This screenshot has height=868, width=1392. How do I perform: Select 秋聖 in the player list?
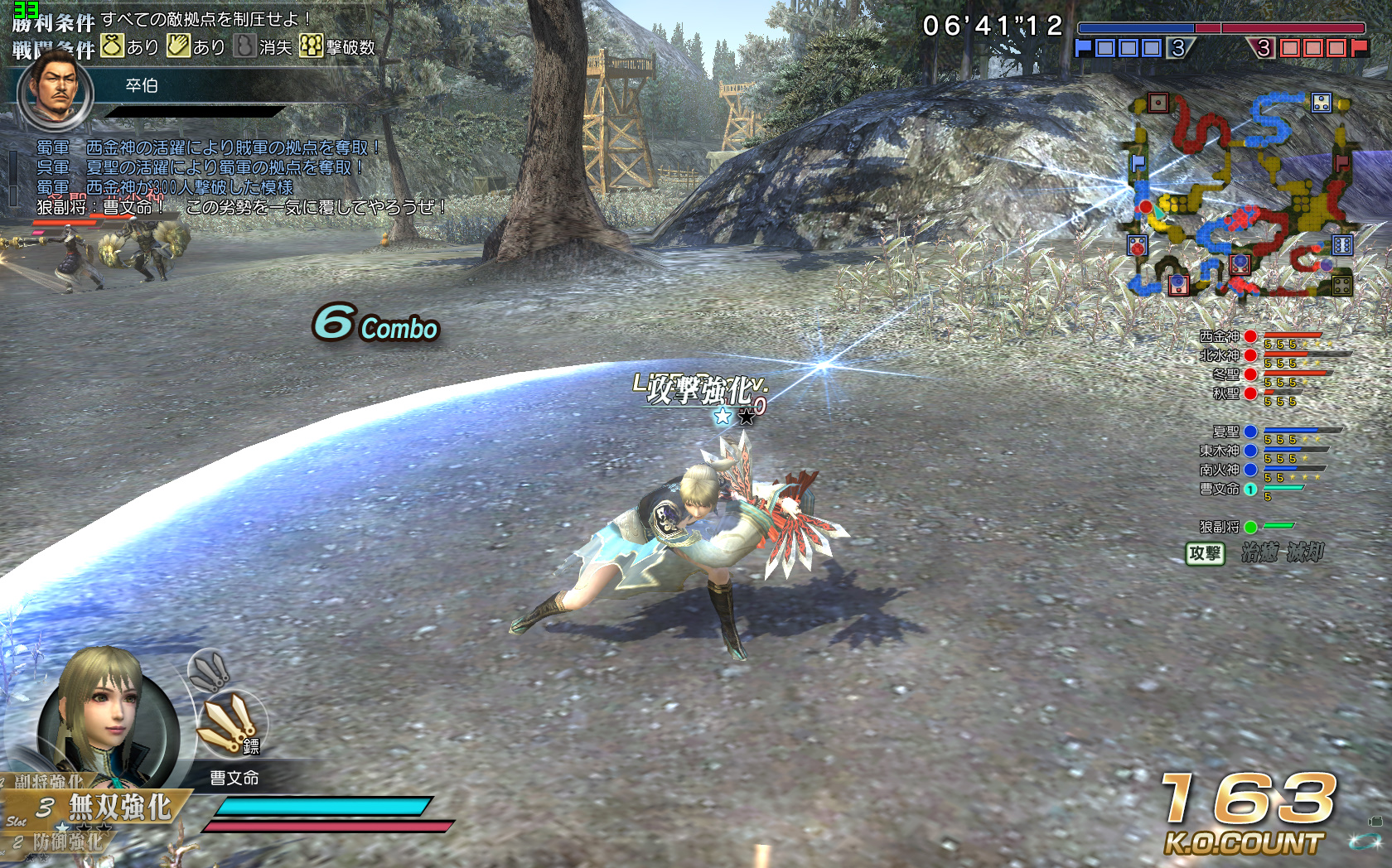click(1225, 393)
